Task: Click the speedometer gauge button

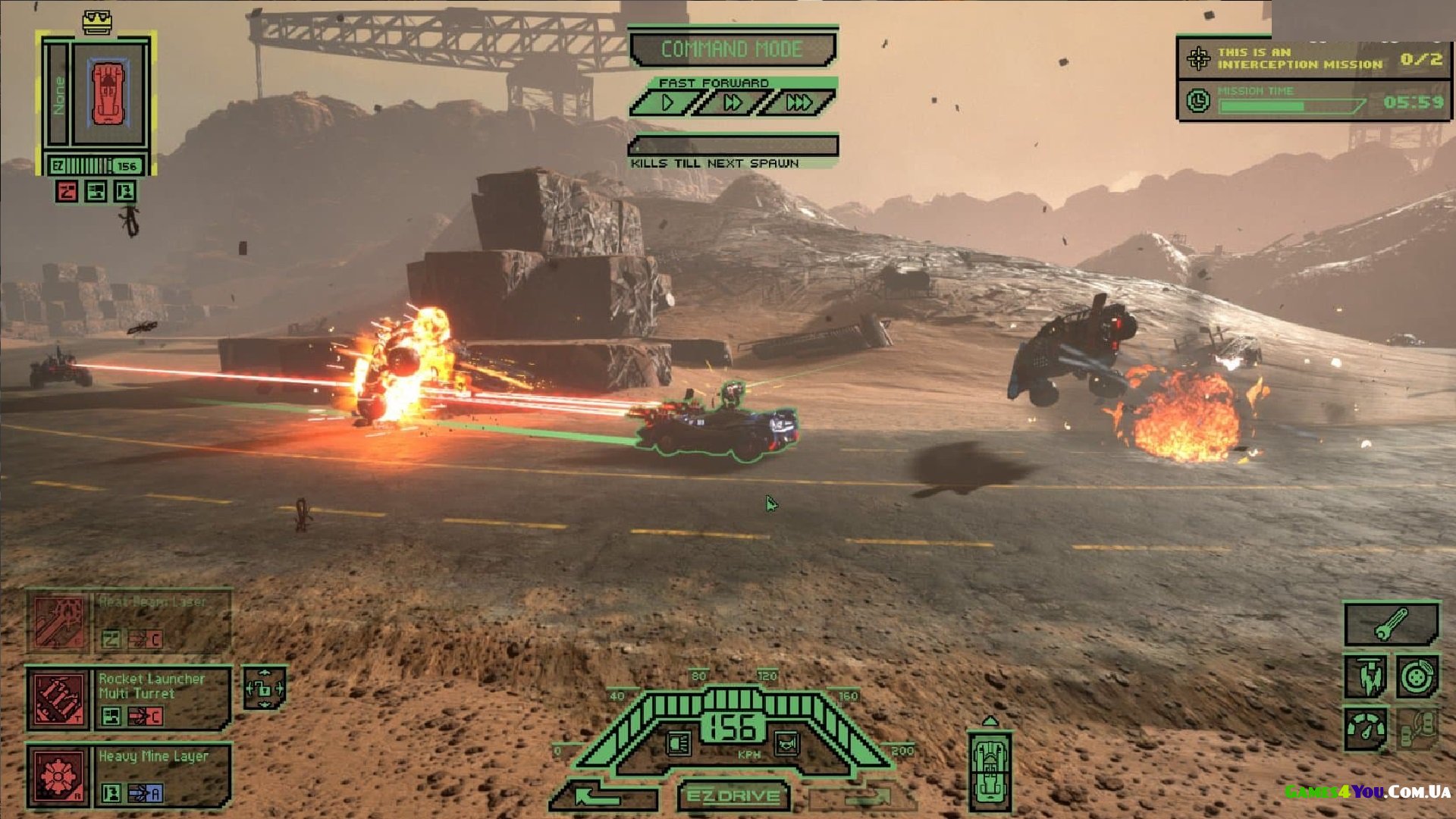Action: click(x=1366, y=729)
